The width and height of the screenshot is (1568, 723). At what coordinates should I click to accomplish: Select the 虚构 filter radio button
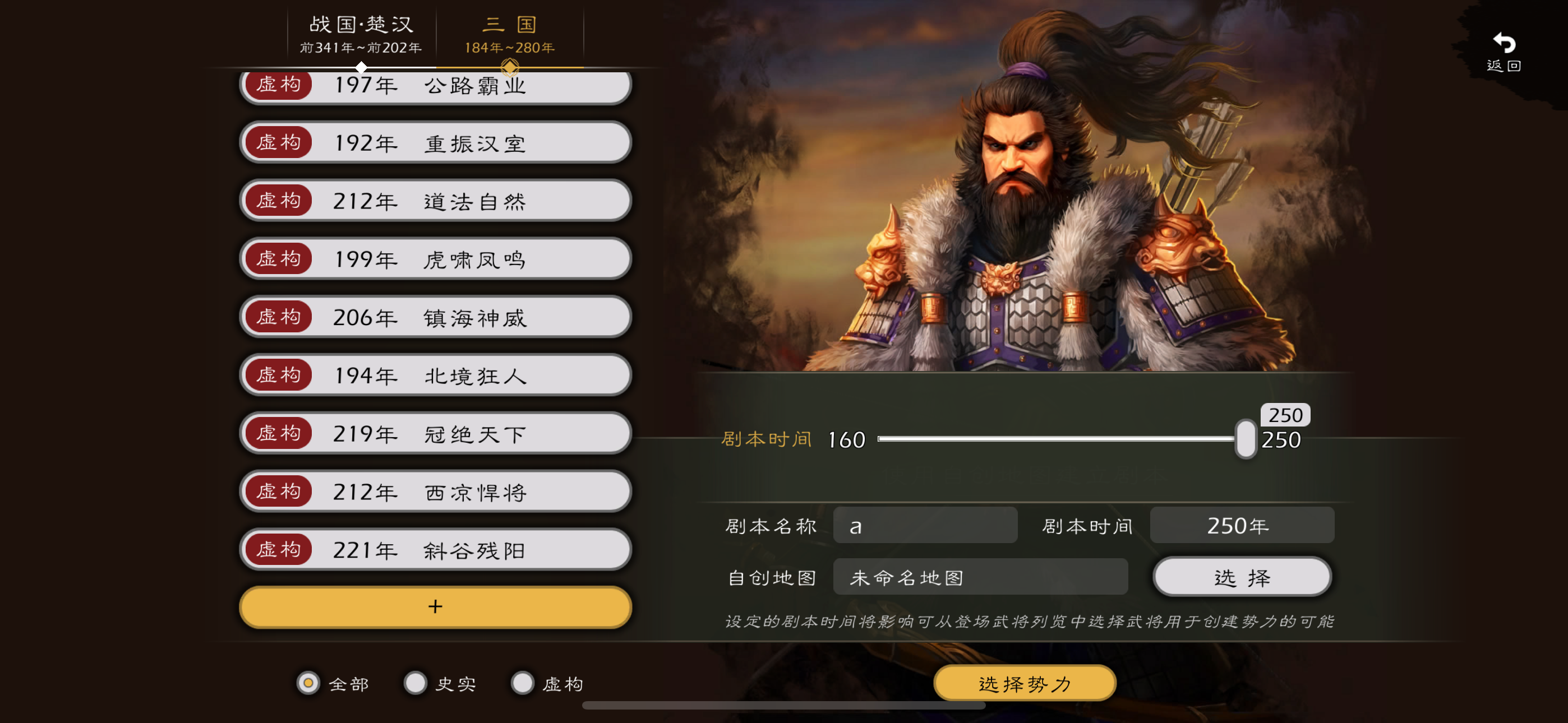pos(522,683)
